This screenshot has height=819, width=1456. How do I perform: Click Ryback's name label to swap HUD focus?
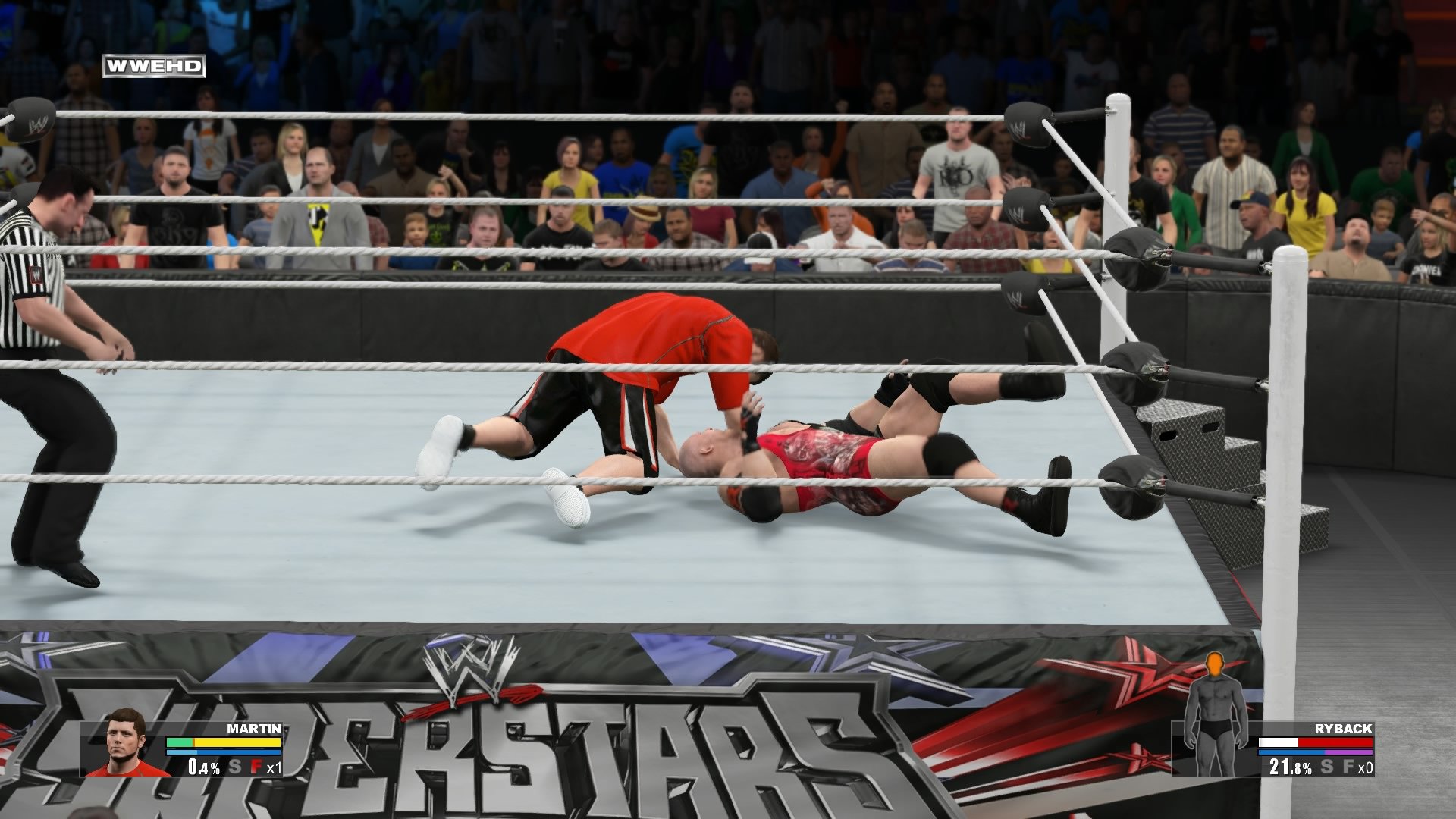pyautogui.click(x=1343, y=728)
